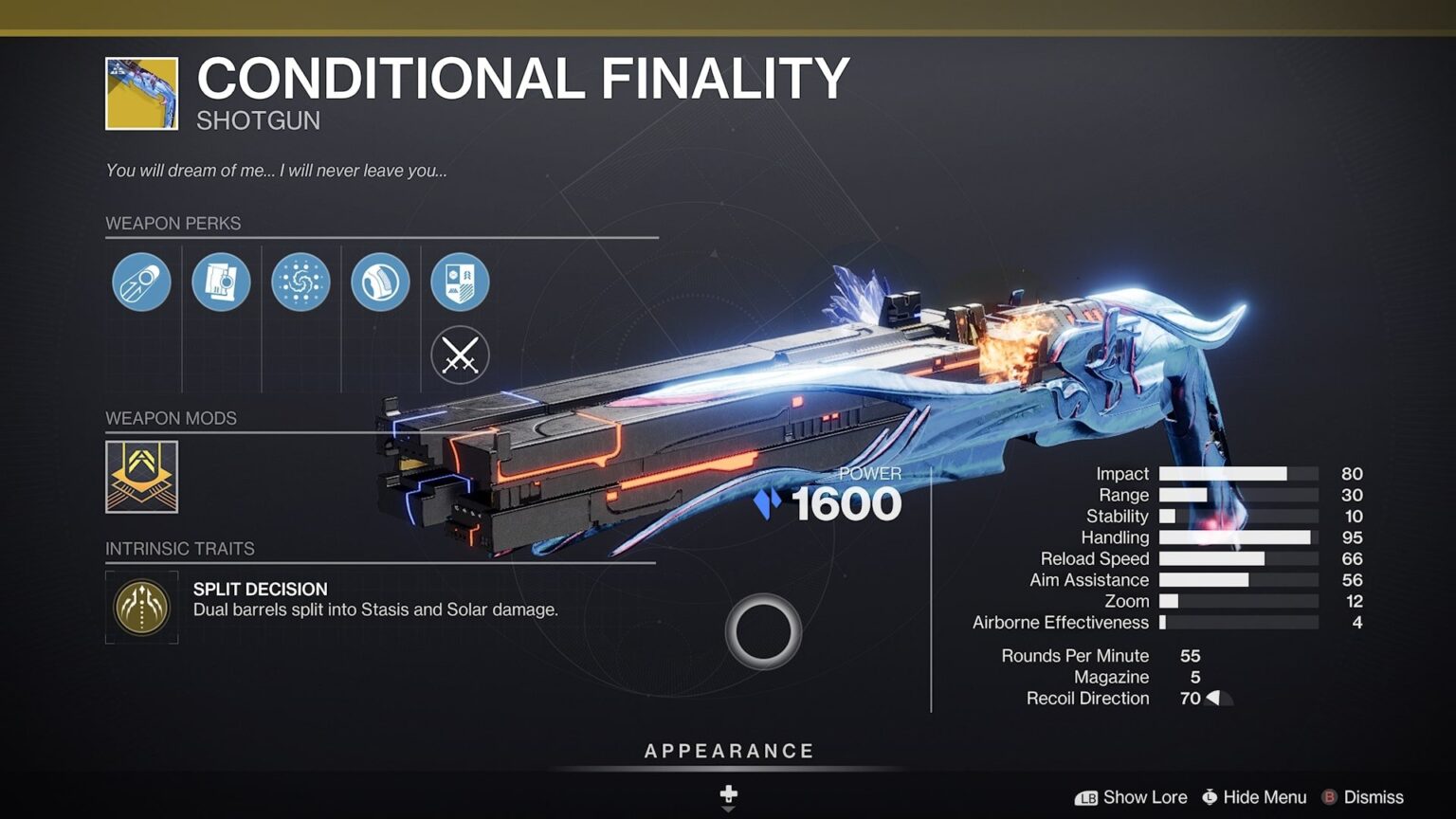The height and width of the screenshot is (819, 1456).
Task: Click the LB controller prompt icon
Action: pos(1088,797)
